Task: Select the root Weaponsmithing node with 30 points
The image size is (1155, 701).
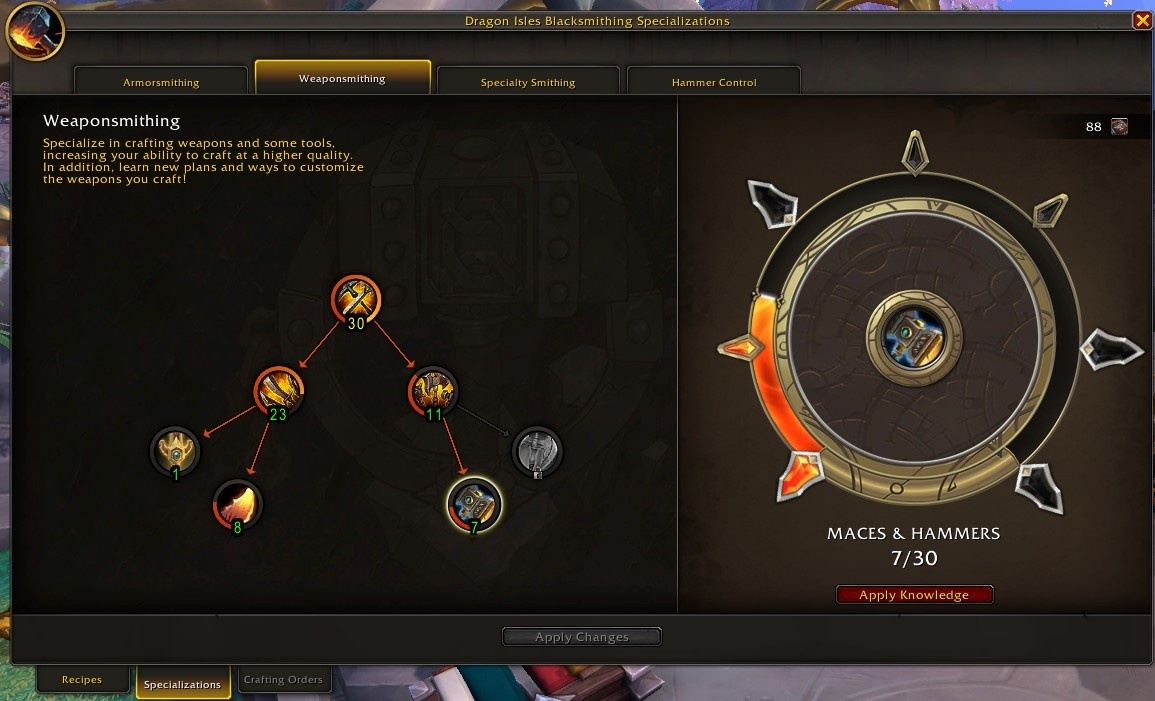Action: (x=356, y=299)
